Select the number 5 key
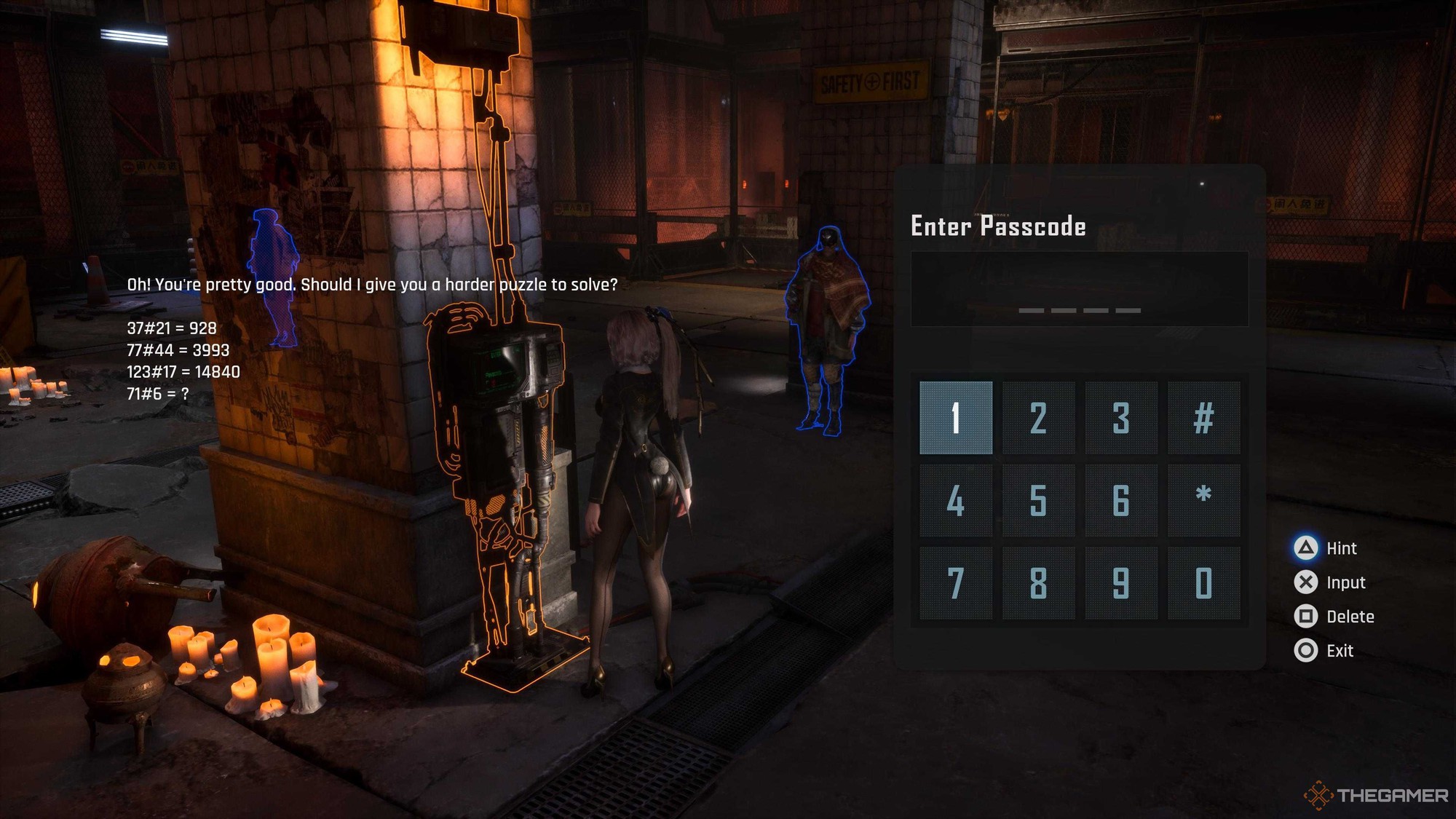 coord(1038,501)
